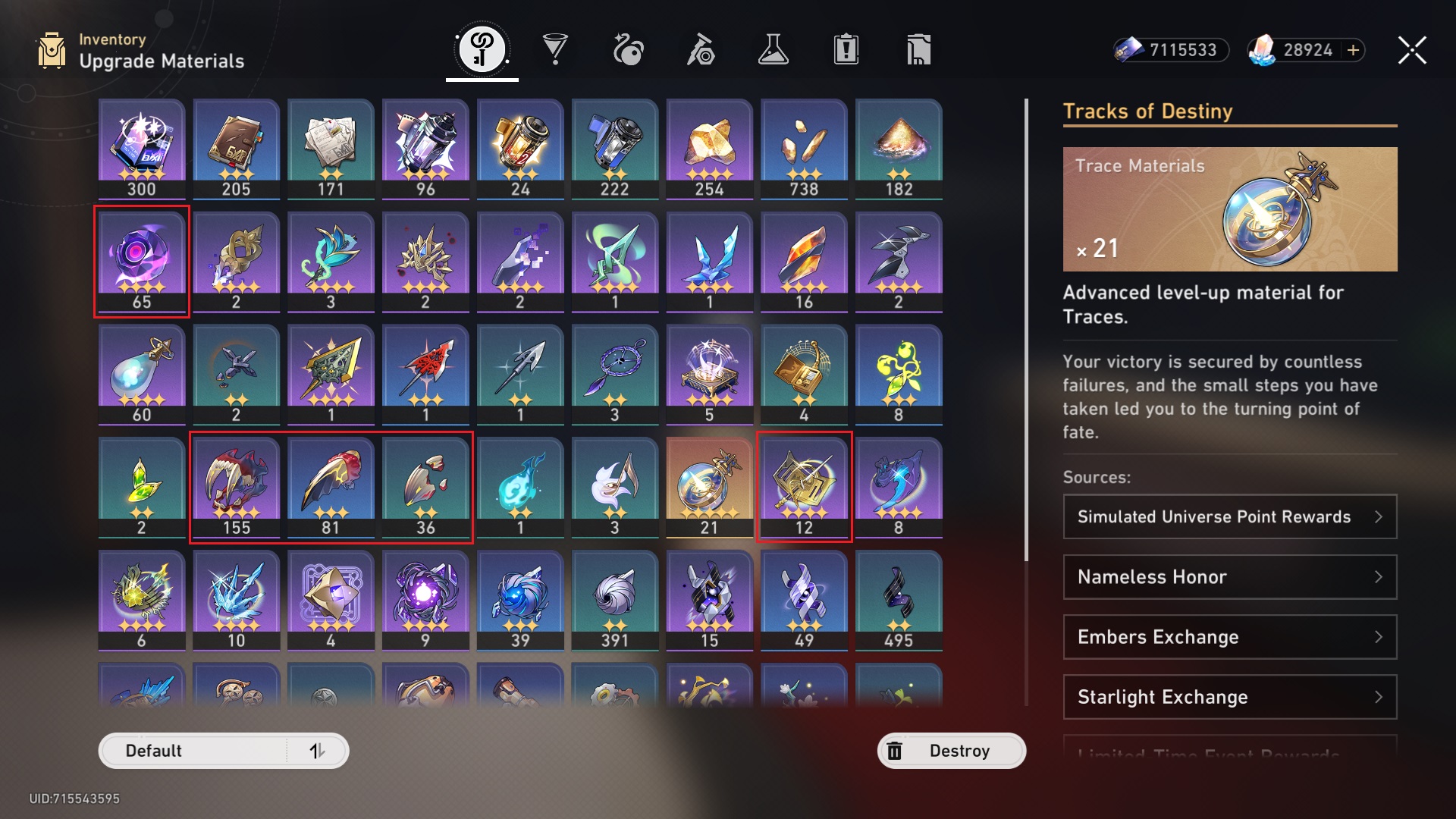The width and height of the screenshot is (1456, 819).
Task: Click the Inventory suitcase icon top-left
Action: click(x=51, y=50)
